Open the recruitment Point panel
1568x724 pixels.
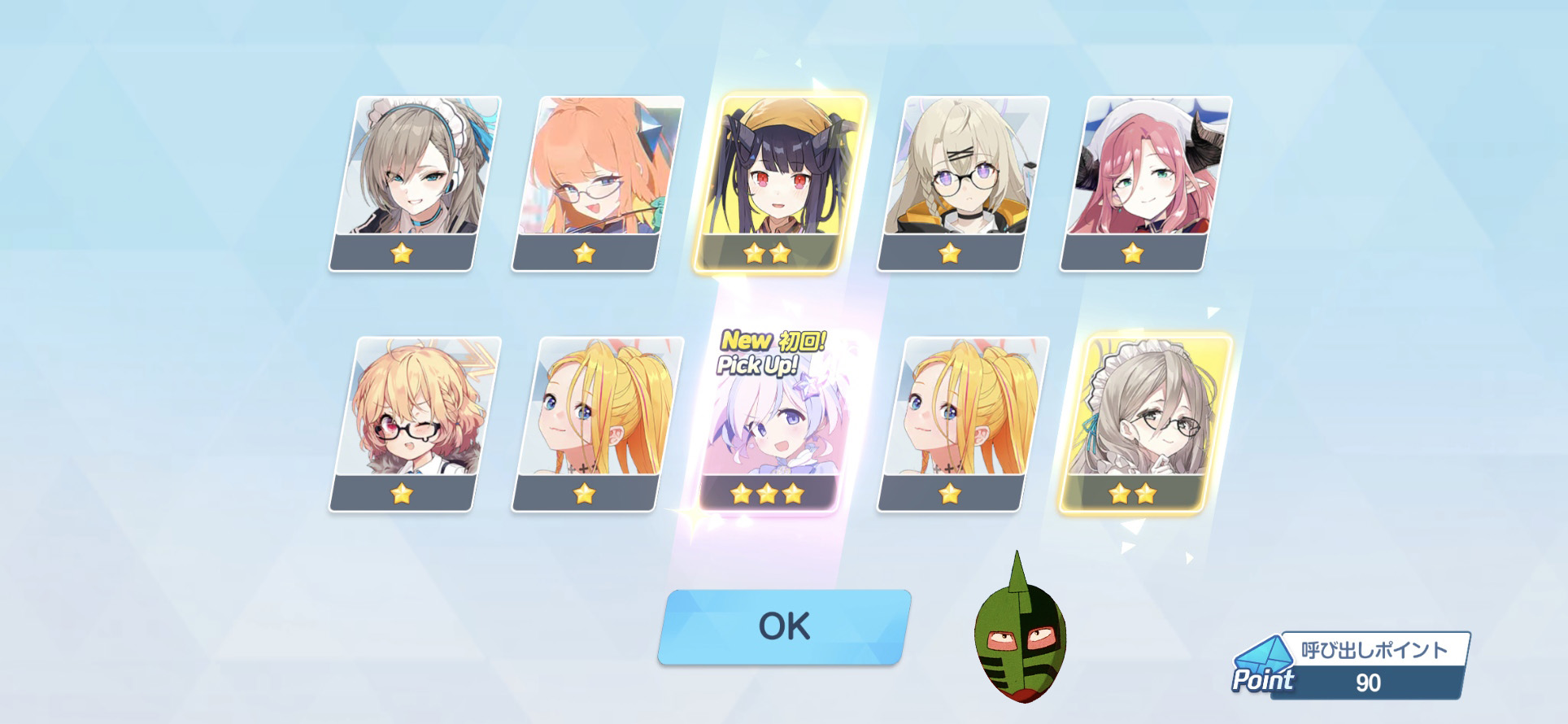pos(1350,666)
